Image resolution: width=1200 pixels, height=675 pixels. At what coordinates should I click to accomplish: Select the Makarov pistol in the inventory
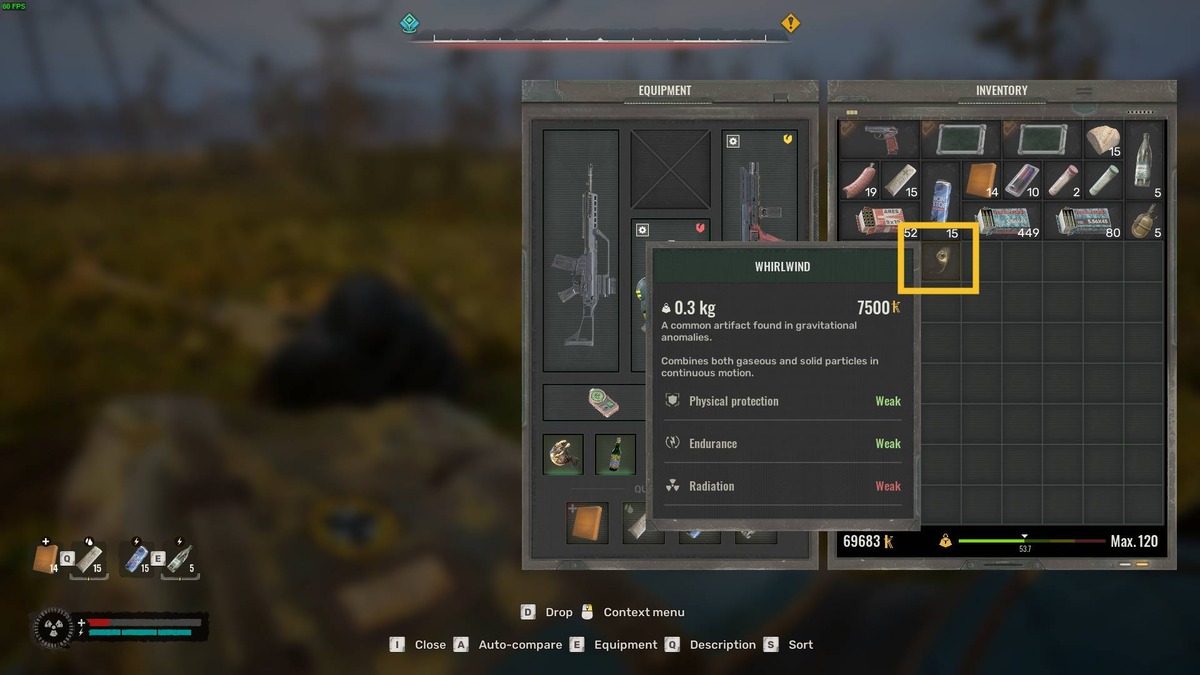coord(879,140)
